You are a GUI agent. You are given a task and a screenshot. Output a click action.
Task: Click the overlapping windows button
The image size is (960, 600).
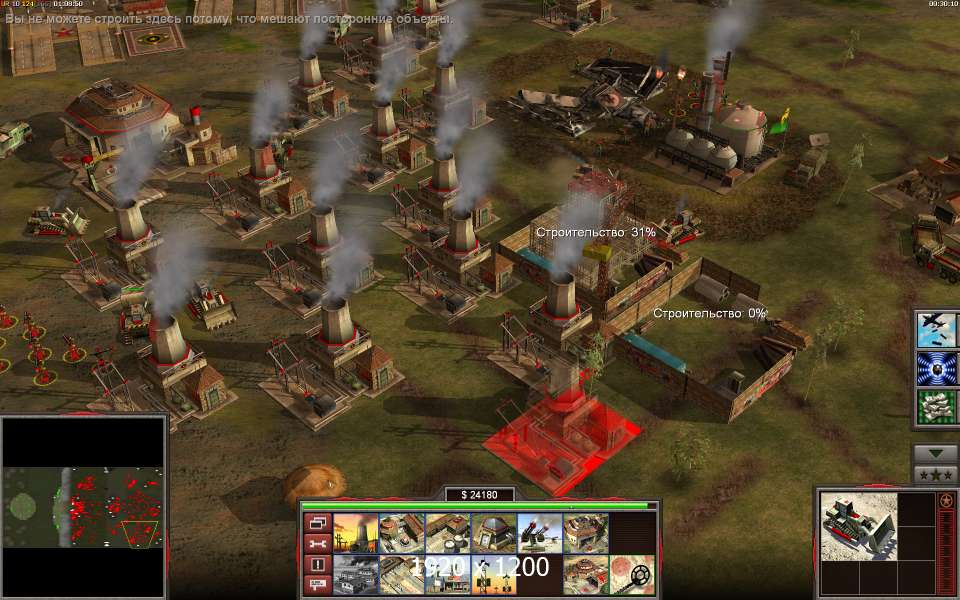[x=317, y=523]
